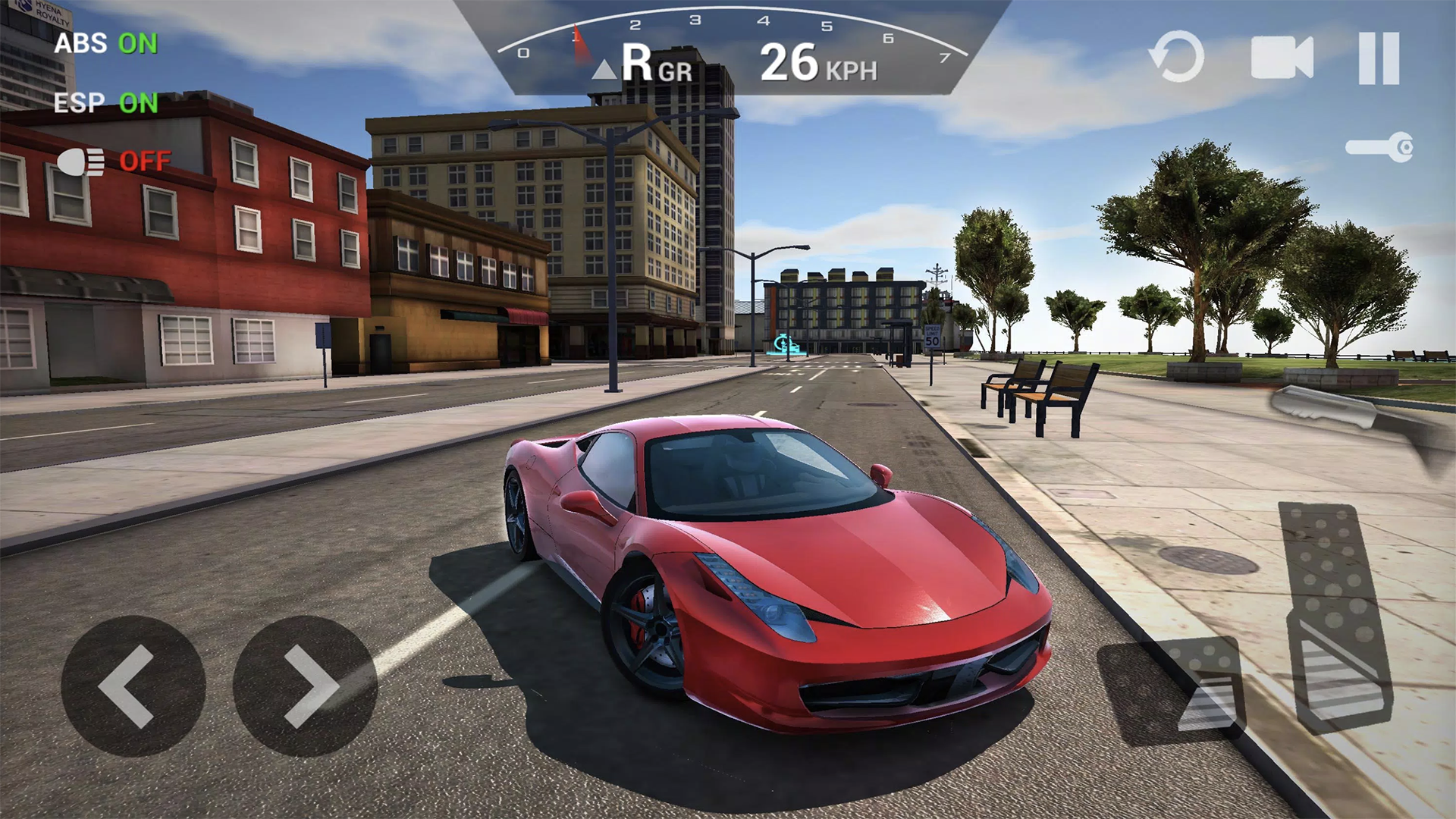
Task: Shift up using the gear arrow
Action: (x=605, y=68)
